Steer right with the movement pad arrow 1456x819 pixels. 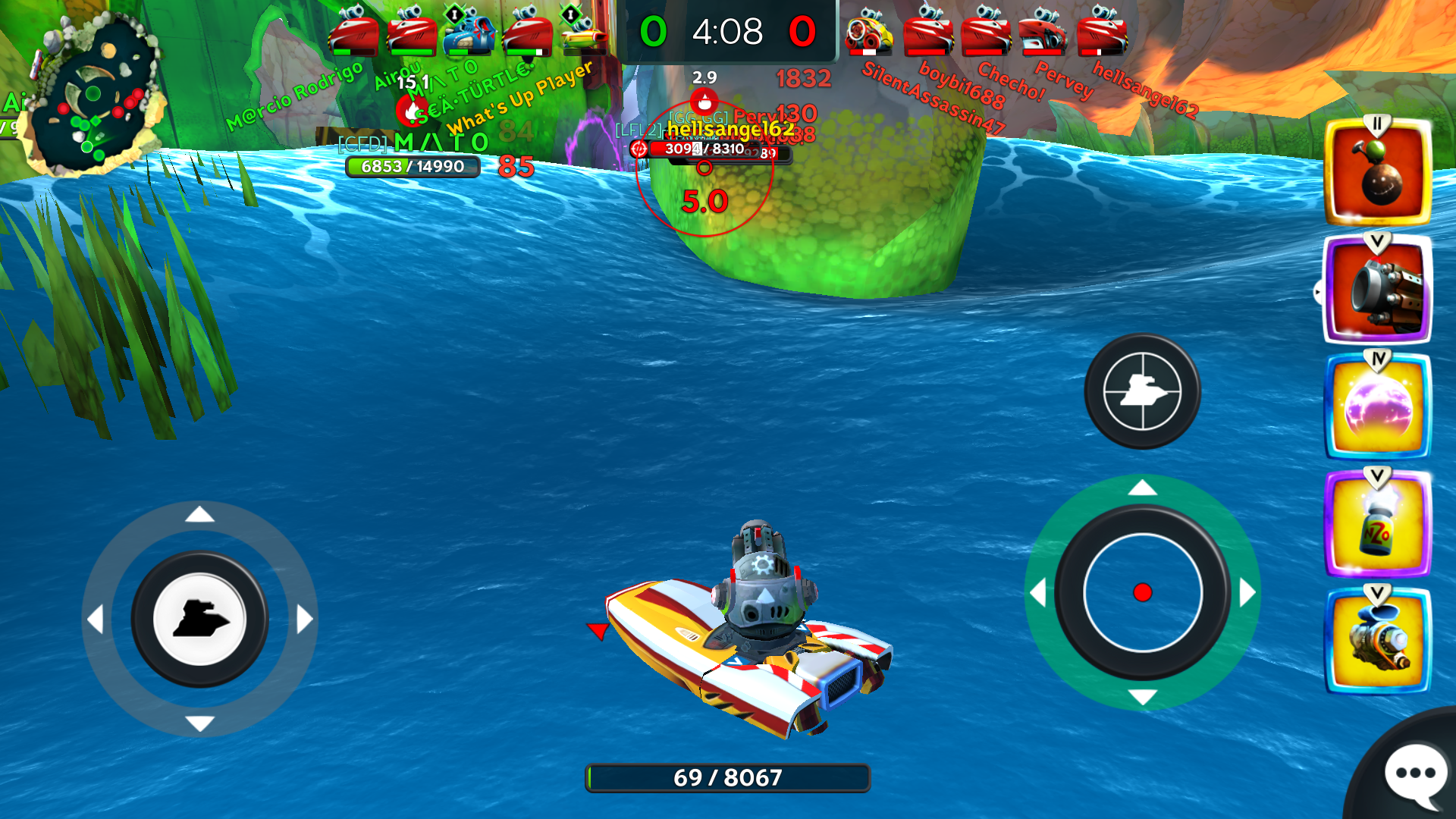pos(305,619)
